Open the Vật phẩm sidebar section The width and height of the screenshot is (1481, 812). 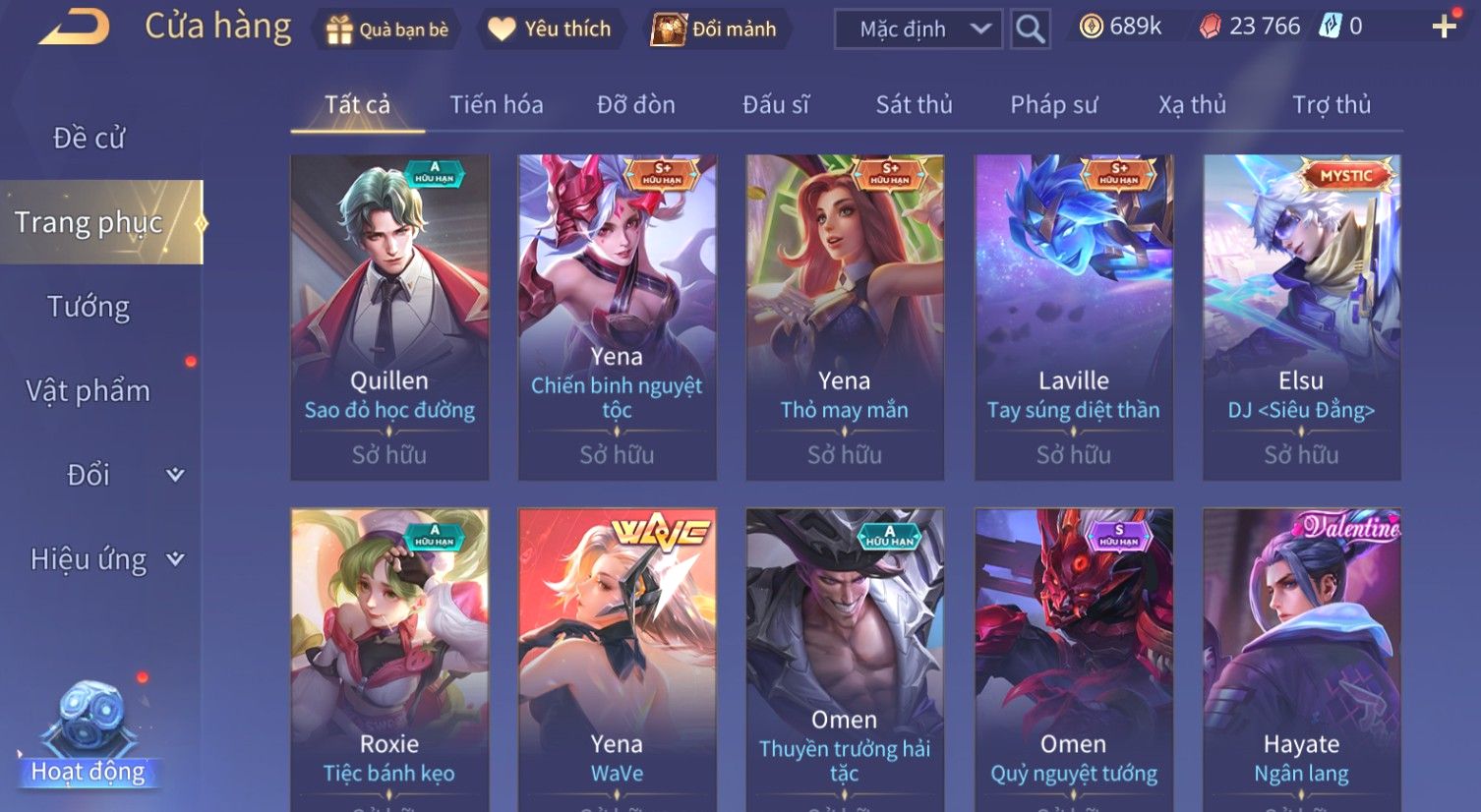tap(89, 391)
